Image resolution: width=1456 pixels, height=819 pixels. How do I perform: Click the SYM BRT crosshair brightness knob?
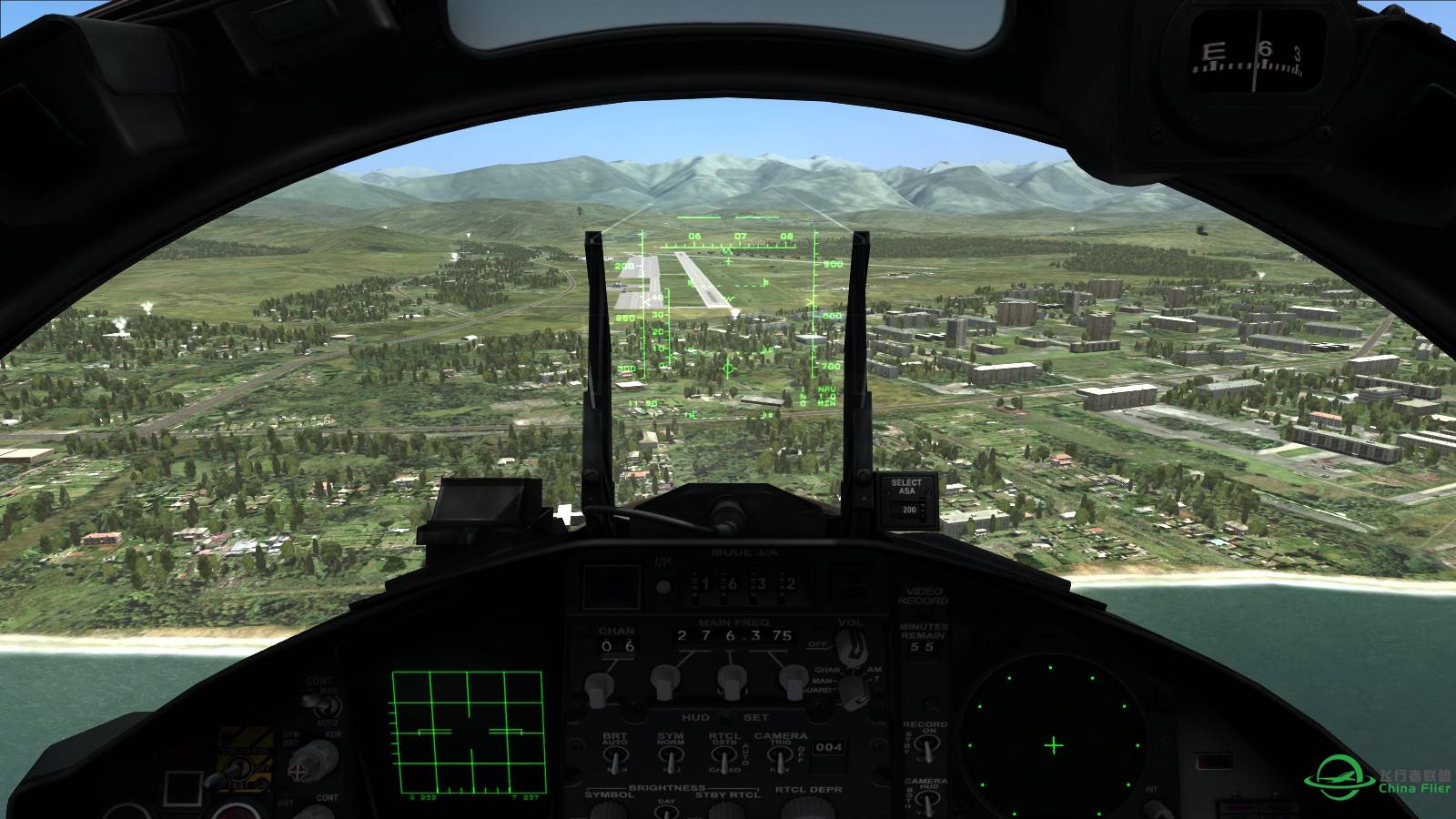298,771
